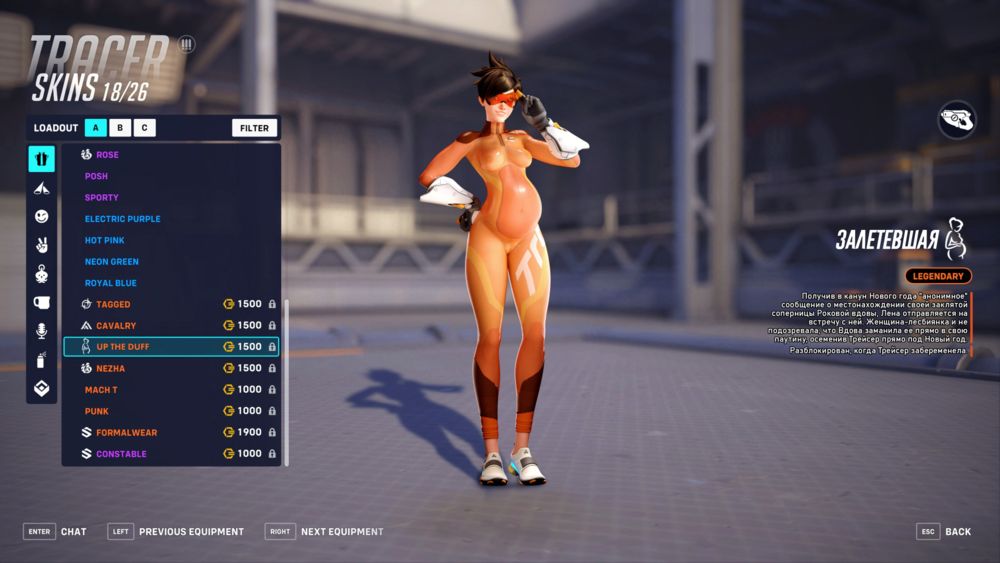Choose the Constable skin entry
The width and height of the screenshot is (1000, 563).
pos(121,454)
